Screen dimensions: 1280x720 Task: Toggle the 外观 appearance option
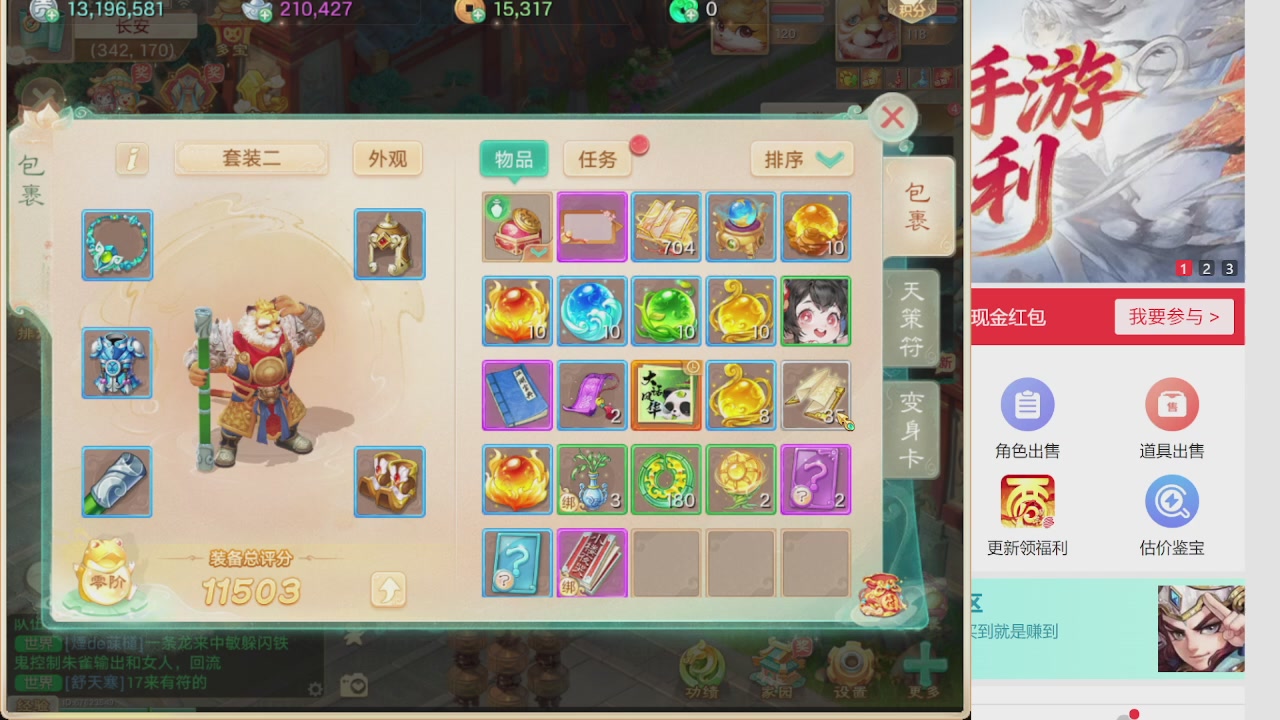click(x=387, y=159)
